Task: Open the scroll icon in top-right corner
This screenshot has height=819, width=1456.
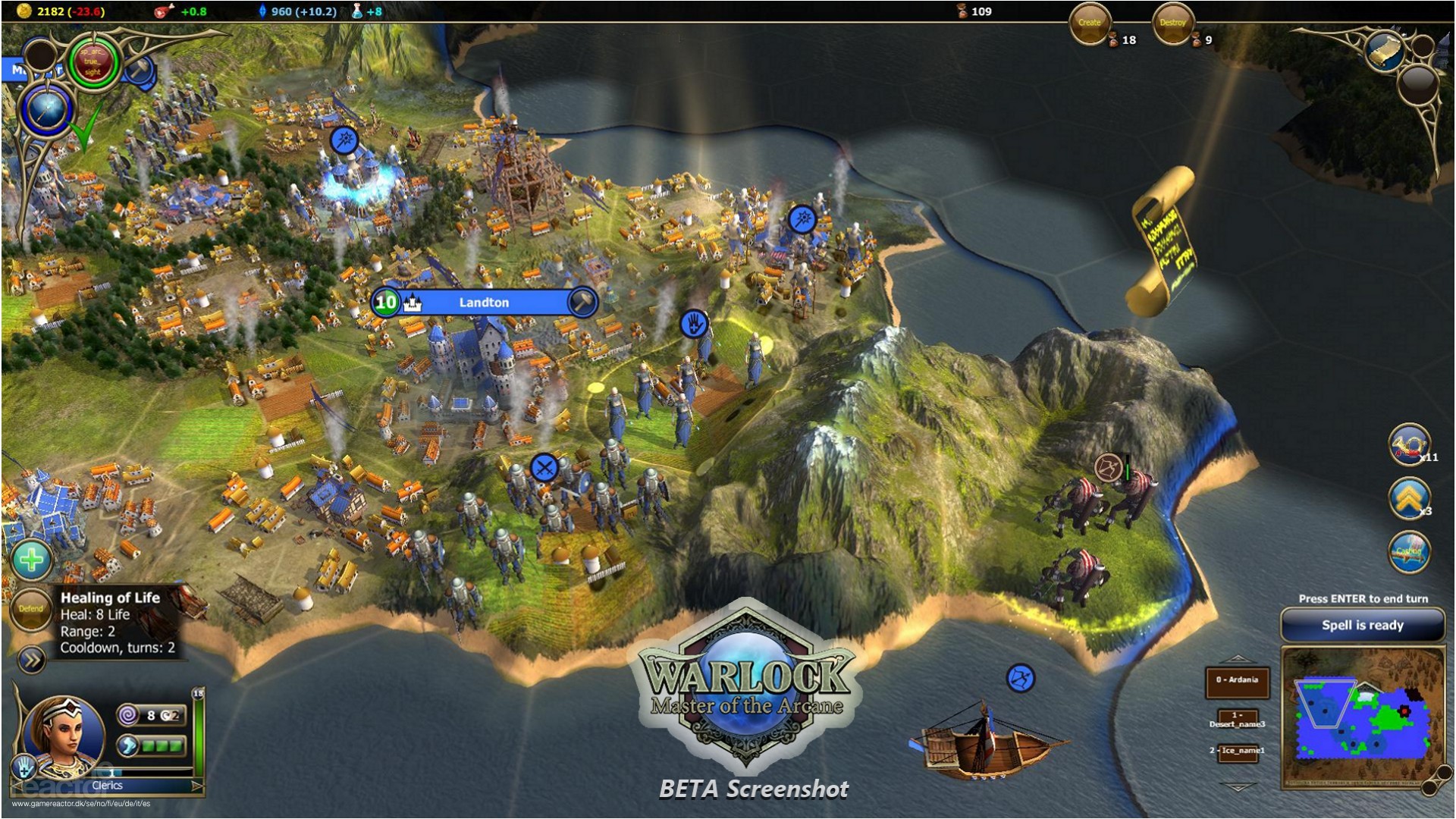Action: click(1385, 50)
